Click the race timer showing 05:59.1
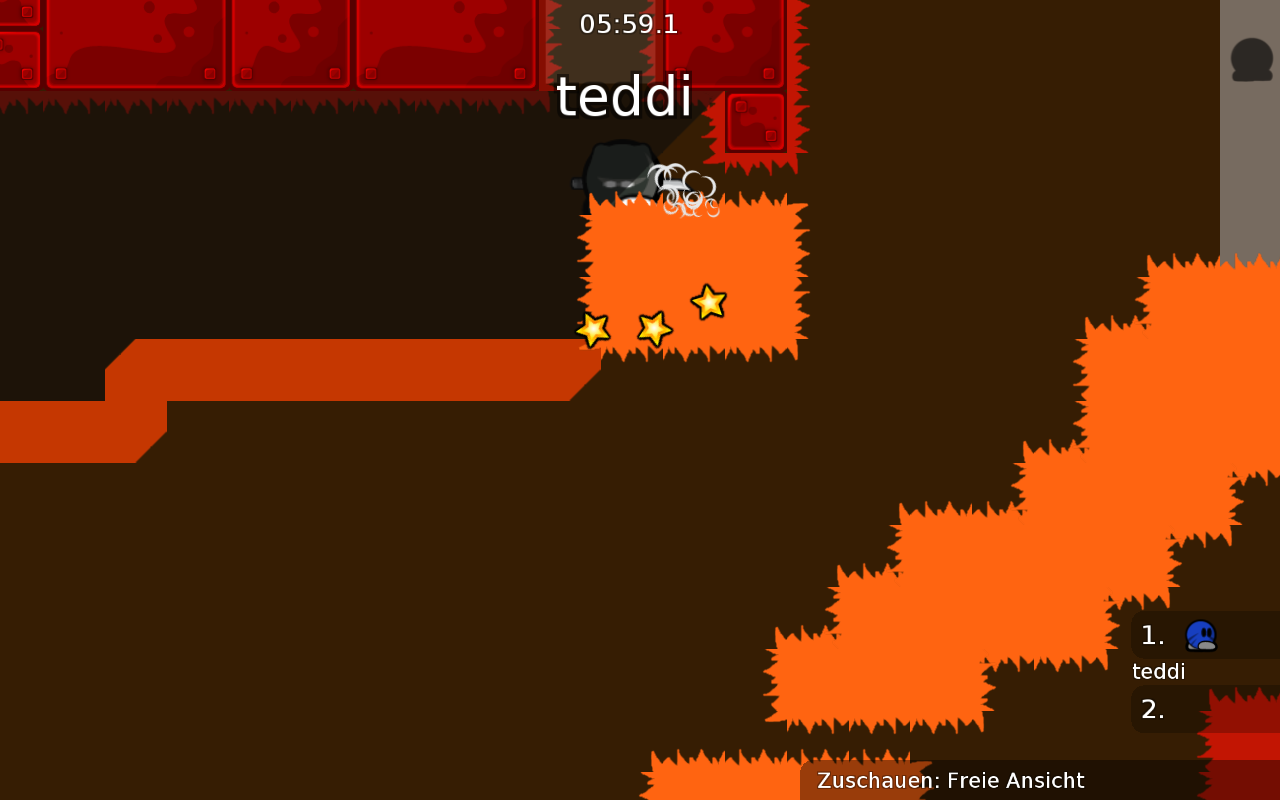This screenshot has width=1280, height=800. [x=628, y=24]
